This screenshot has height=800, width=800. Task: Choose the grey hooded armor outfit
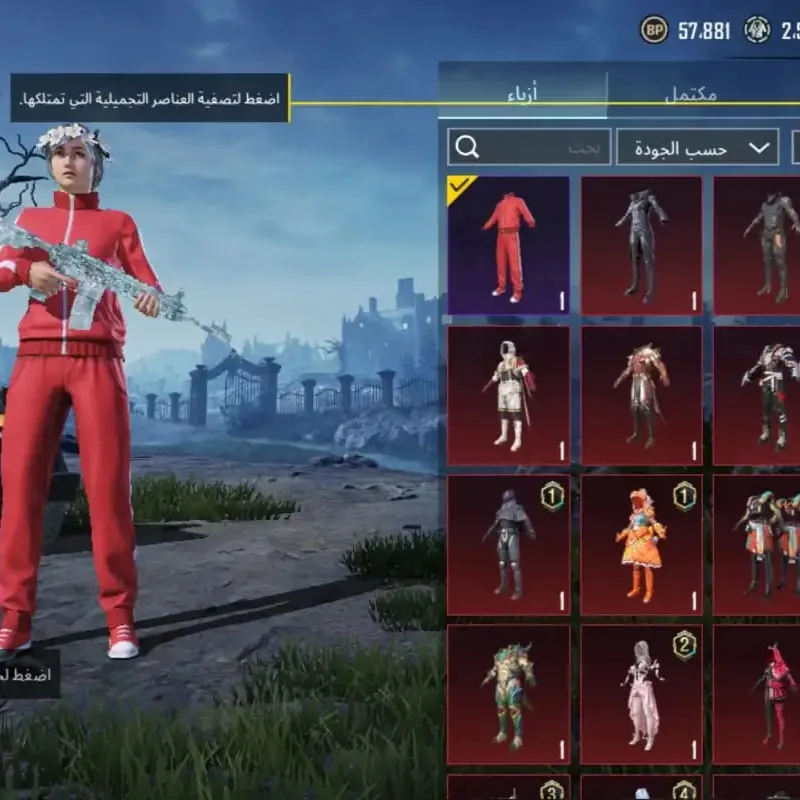pos(508,544)
